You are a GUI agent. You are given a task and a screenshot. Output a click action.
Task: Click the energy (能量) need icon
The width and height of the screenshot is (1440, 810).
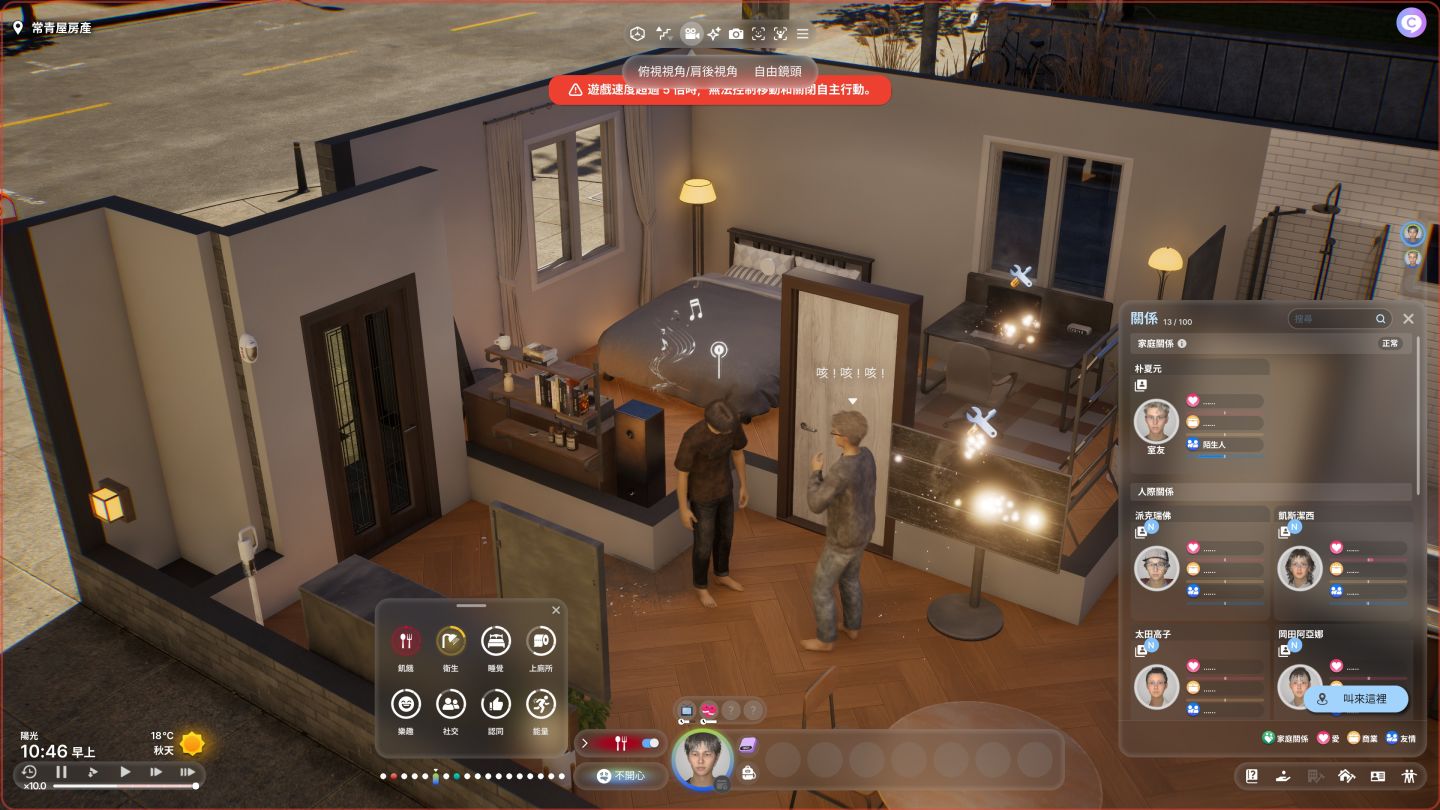point(541,704)
